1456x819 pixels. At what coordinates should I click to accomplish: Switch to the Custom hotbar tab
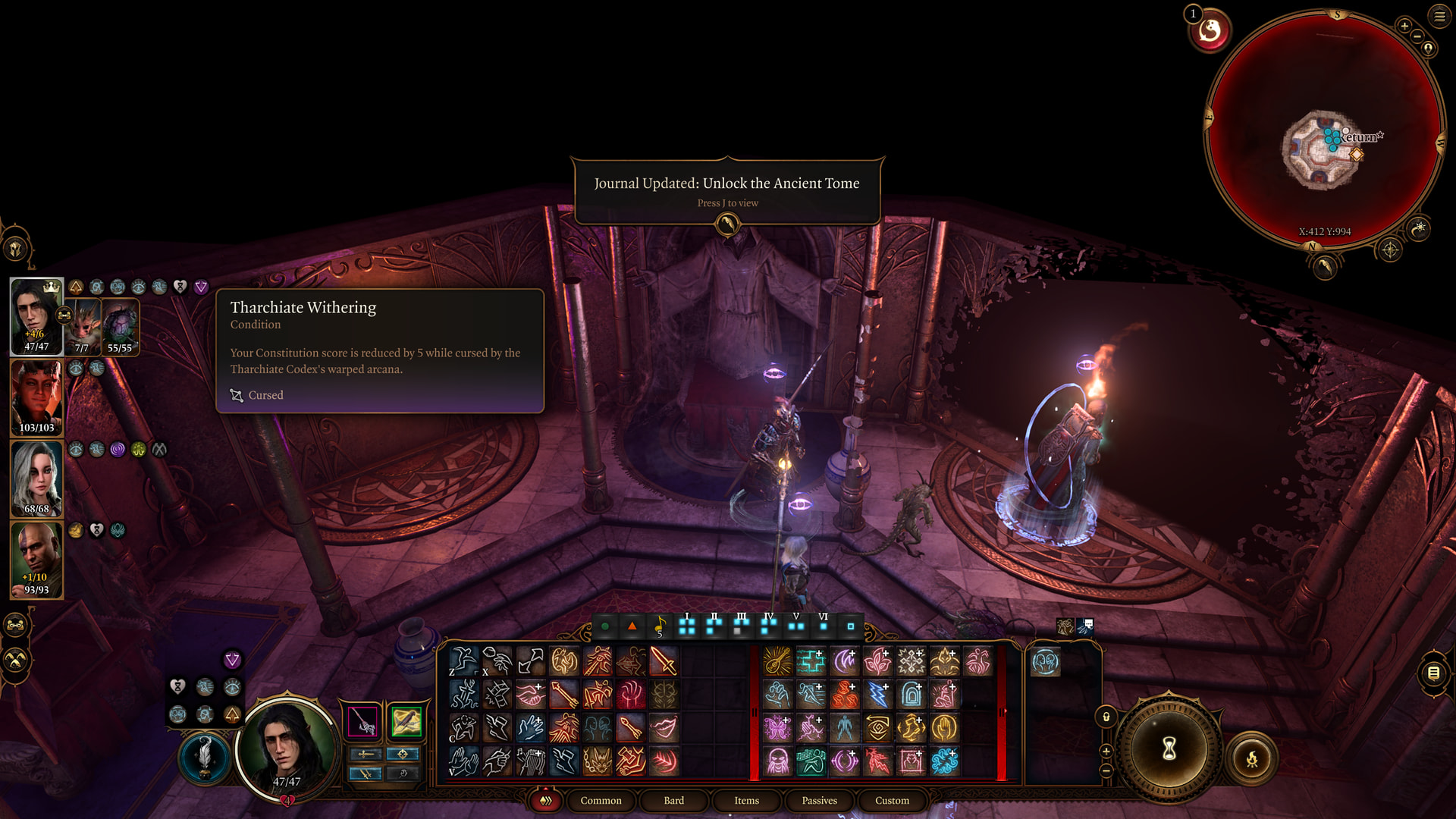click(892, 800)
